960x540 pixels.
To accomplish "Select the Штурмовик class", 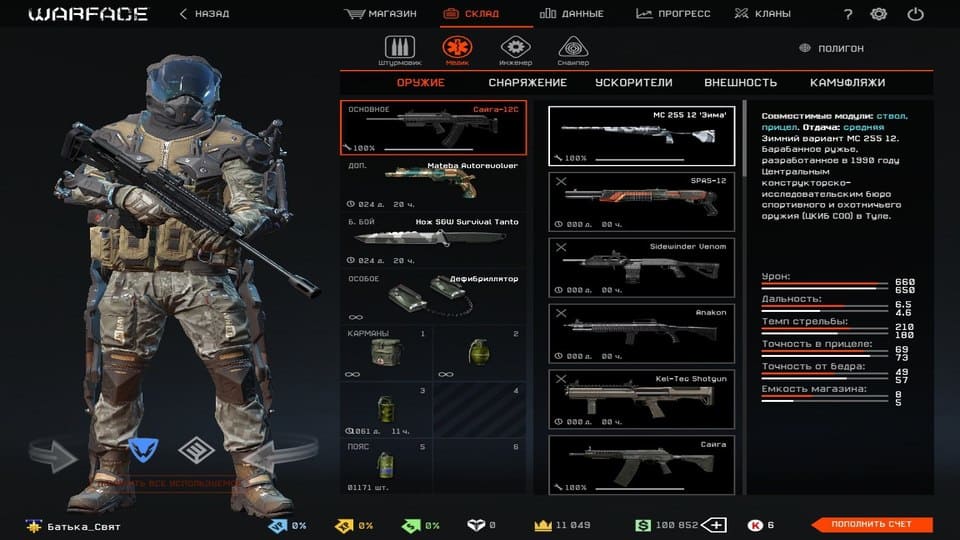I will (399, 49).
